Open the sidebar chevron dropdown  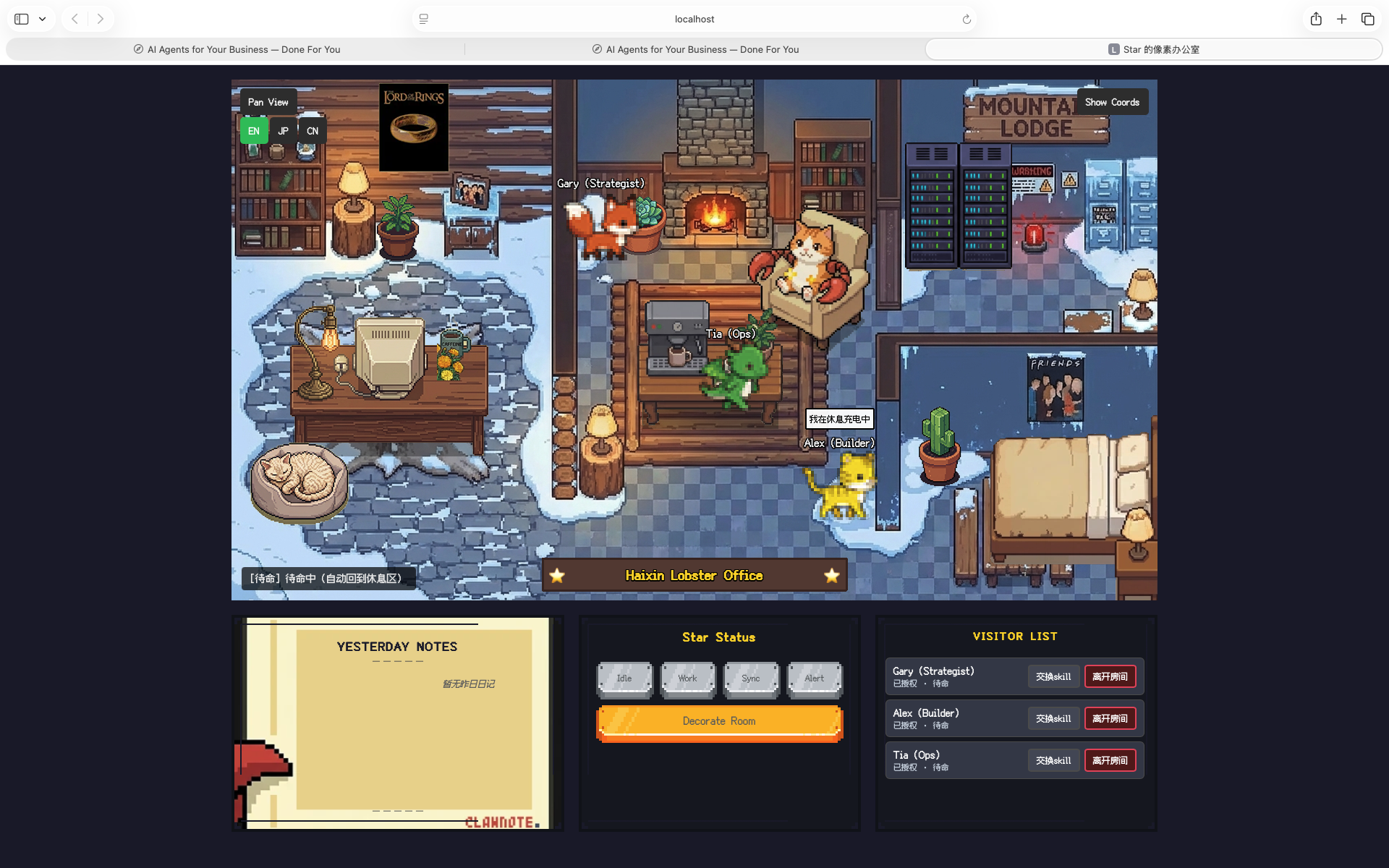tap(42, 19)
